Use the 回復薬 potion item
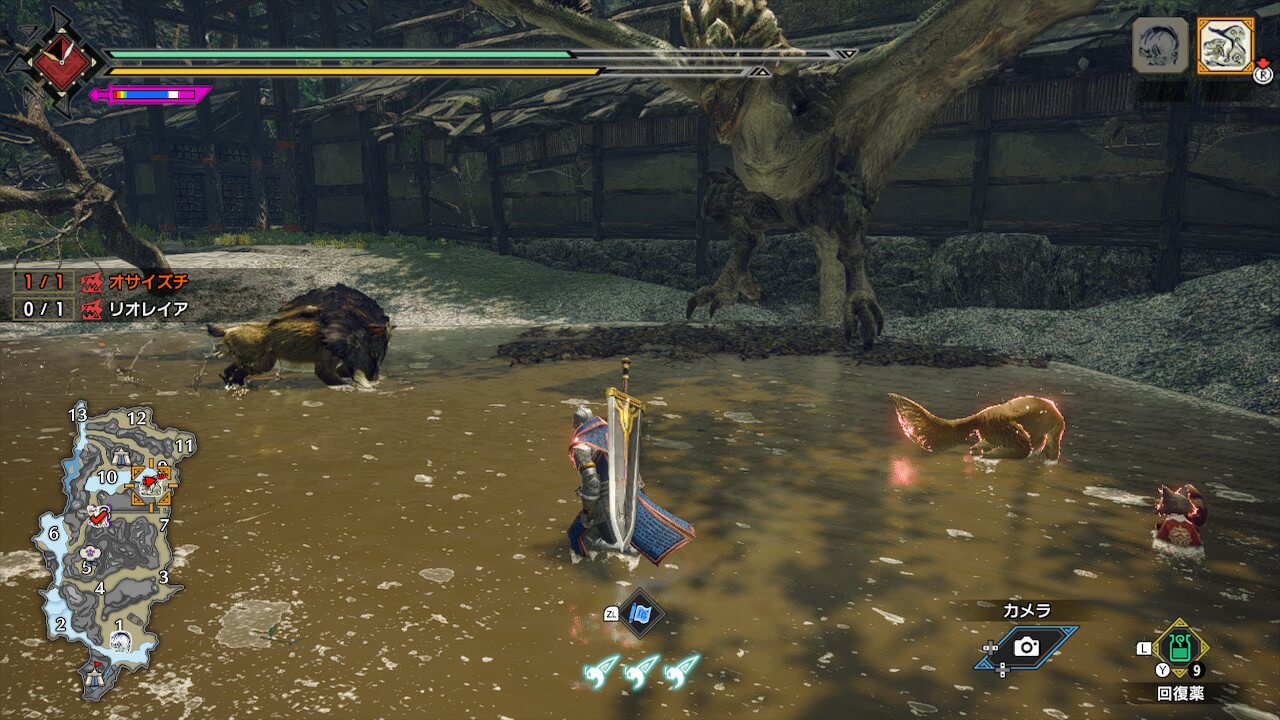1280x720 pixels. click(x=1181, y=650)
